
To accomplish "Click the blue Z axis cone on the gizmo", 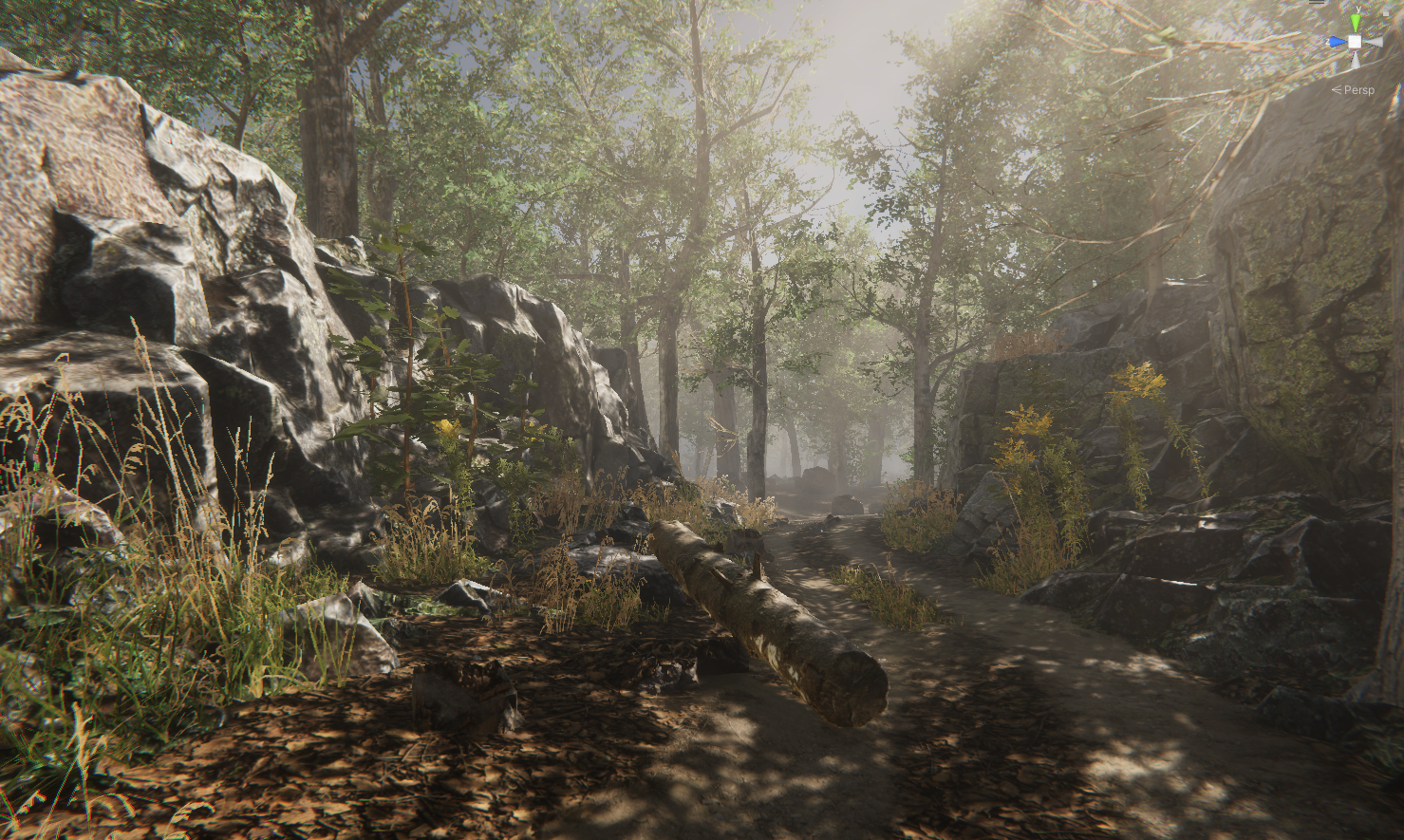I will (1337, 42).
